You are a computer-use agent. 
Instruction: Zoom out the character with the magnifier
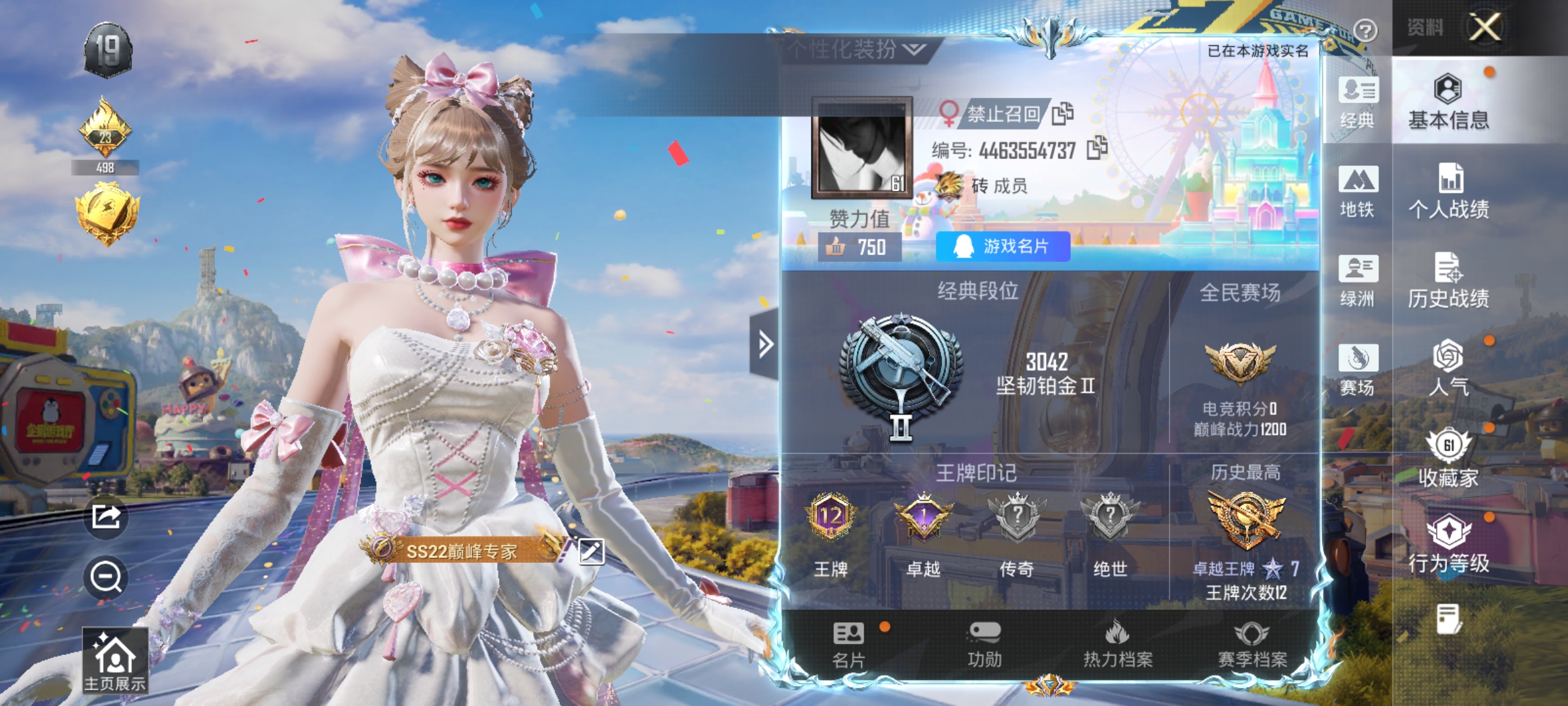(x=106, y=577)
